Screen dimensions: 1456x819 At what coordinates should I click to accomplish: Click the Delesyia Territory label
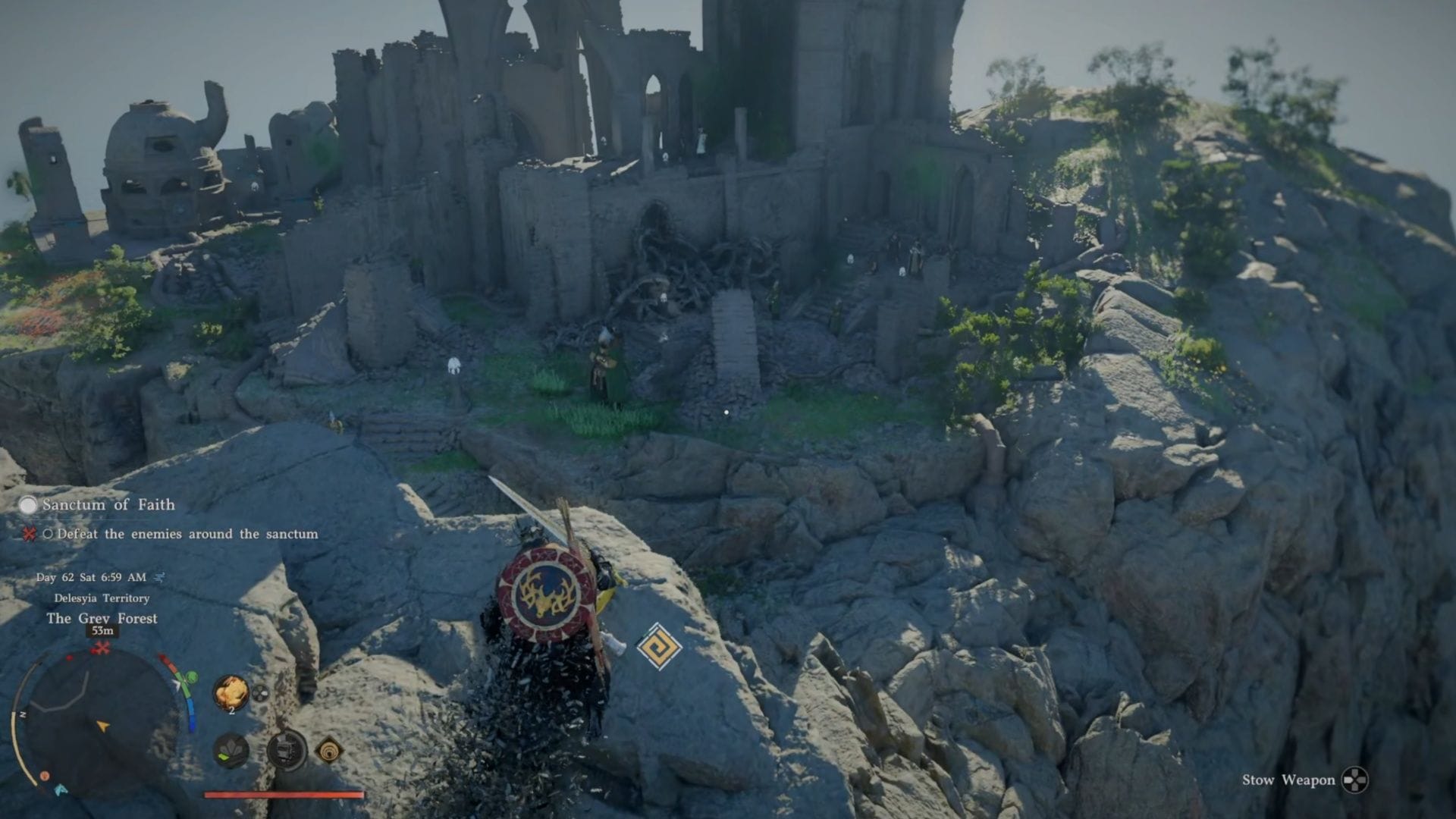[x=102, y=598]
